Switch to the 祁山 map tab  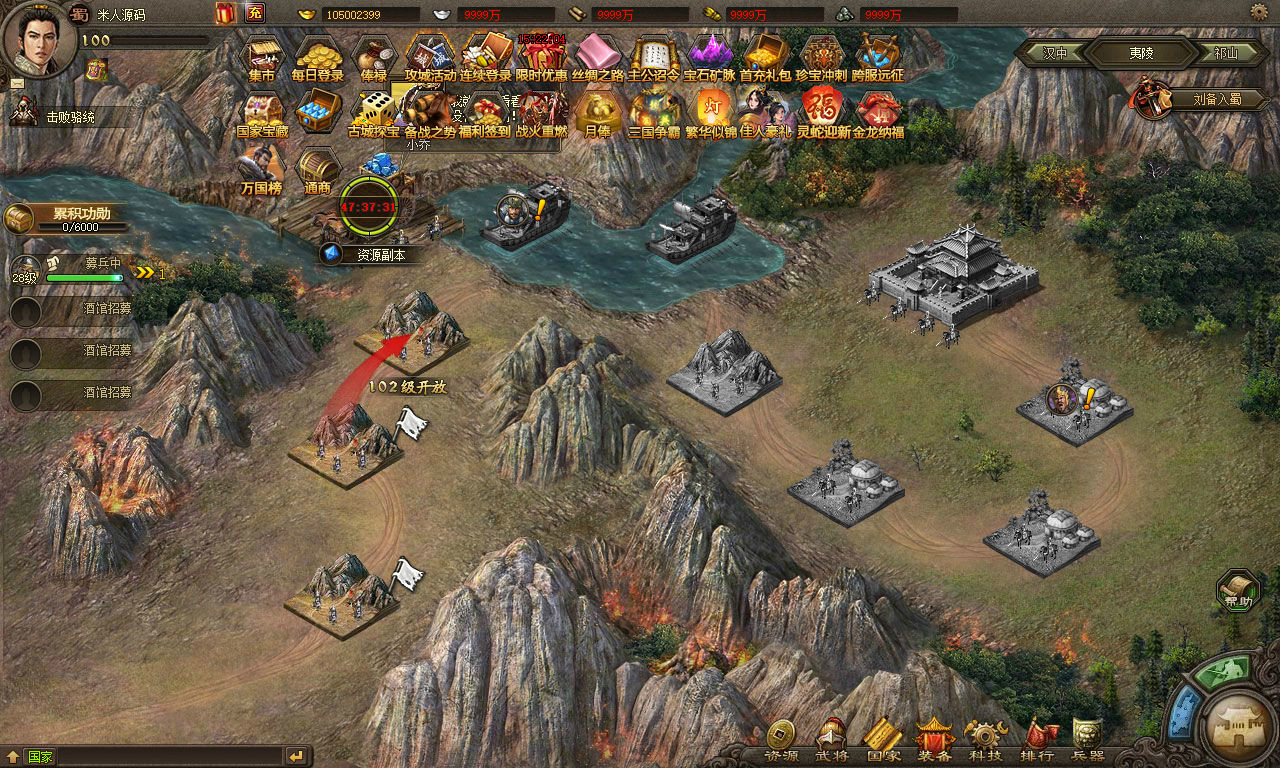(x=1226, y=52)
